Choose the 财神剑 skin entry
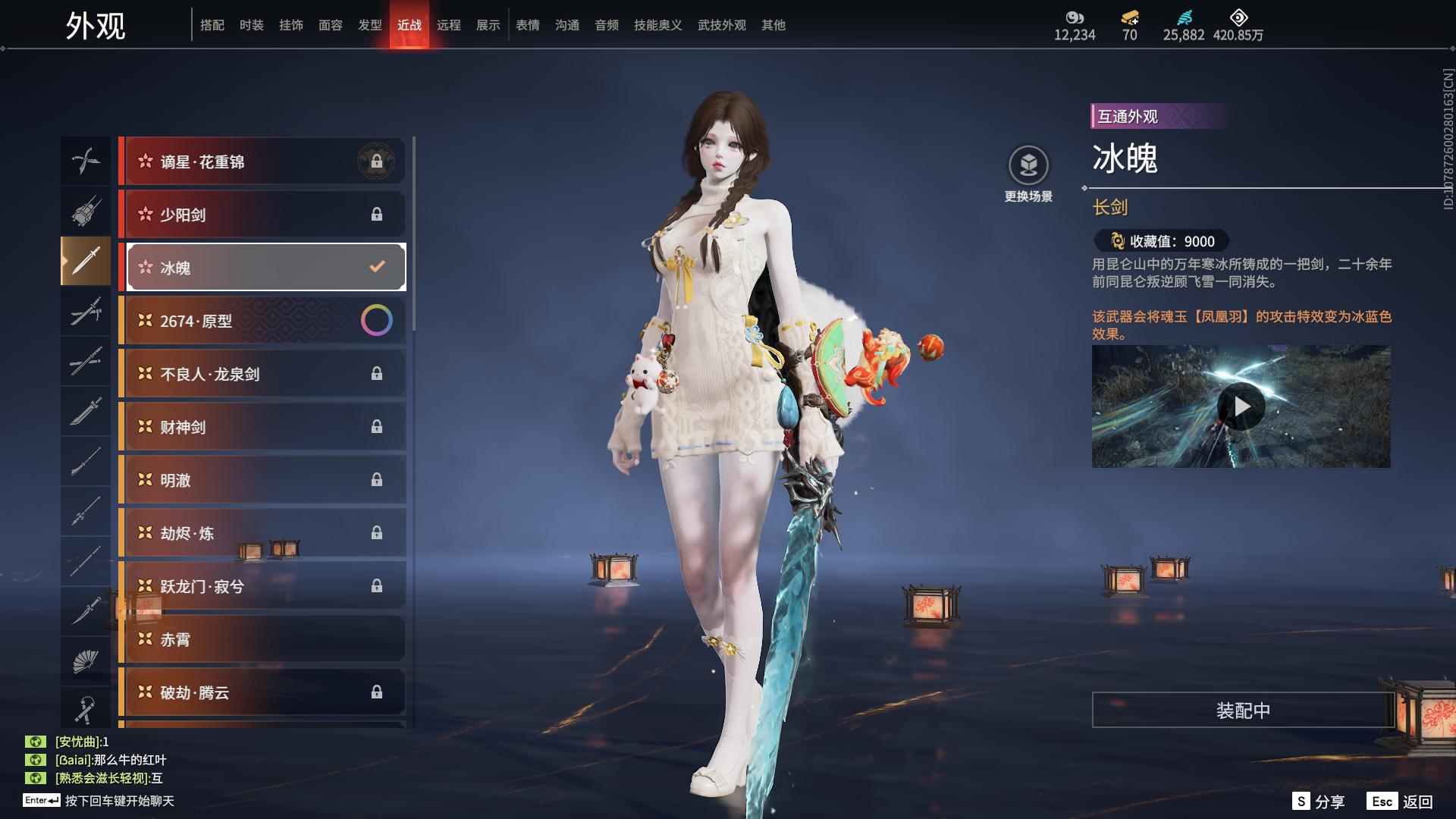Viewport: 1456px width, 819px height. [x=262, y=427]
